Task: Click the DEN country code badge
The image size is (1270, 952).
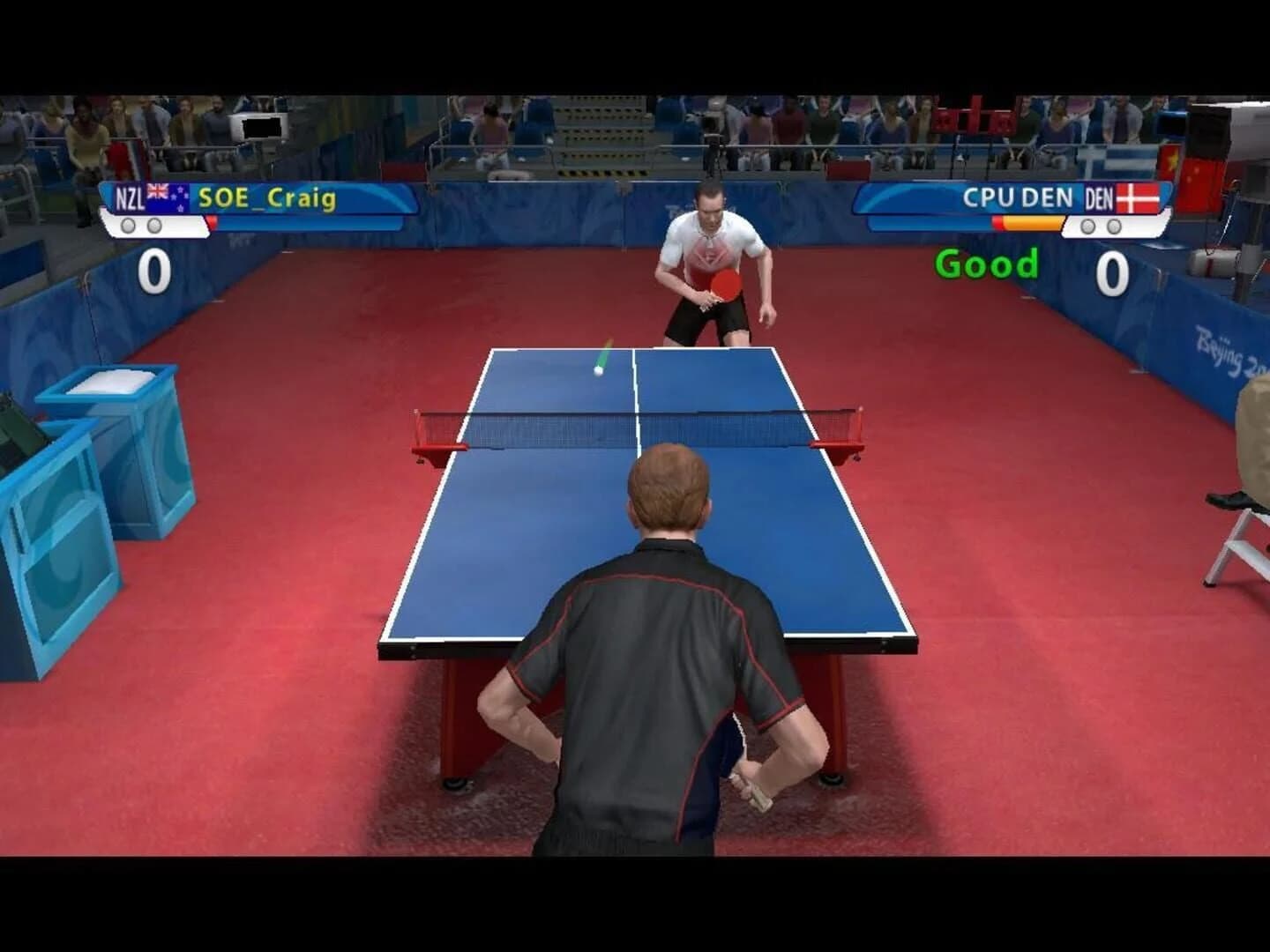Action: coord(1099,196)
